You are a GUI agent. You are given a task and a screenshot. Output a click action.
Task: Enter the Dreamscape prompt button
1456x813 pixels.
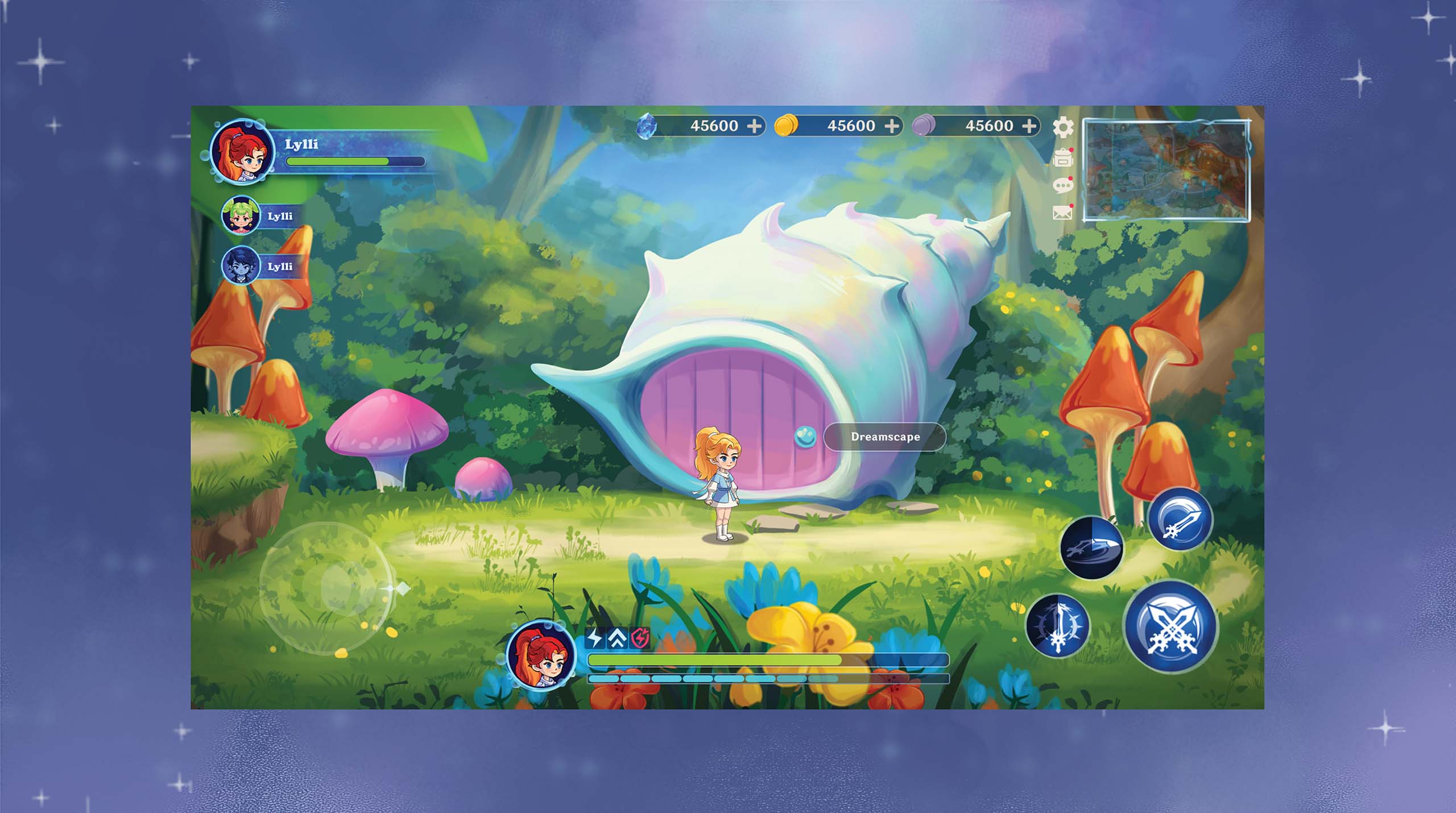pyautogui.click(x=884, y=437)
